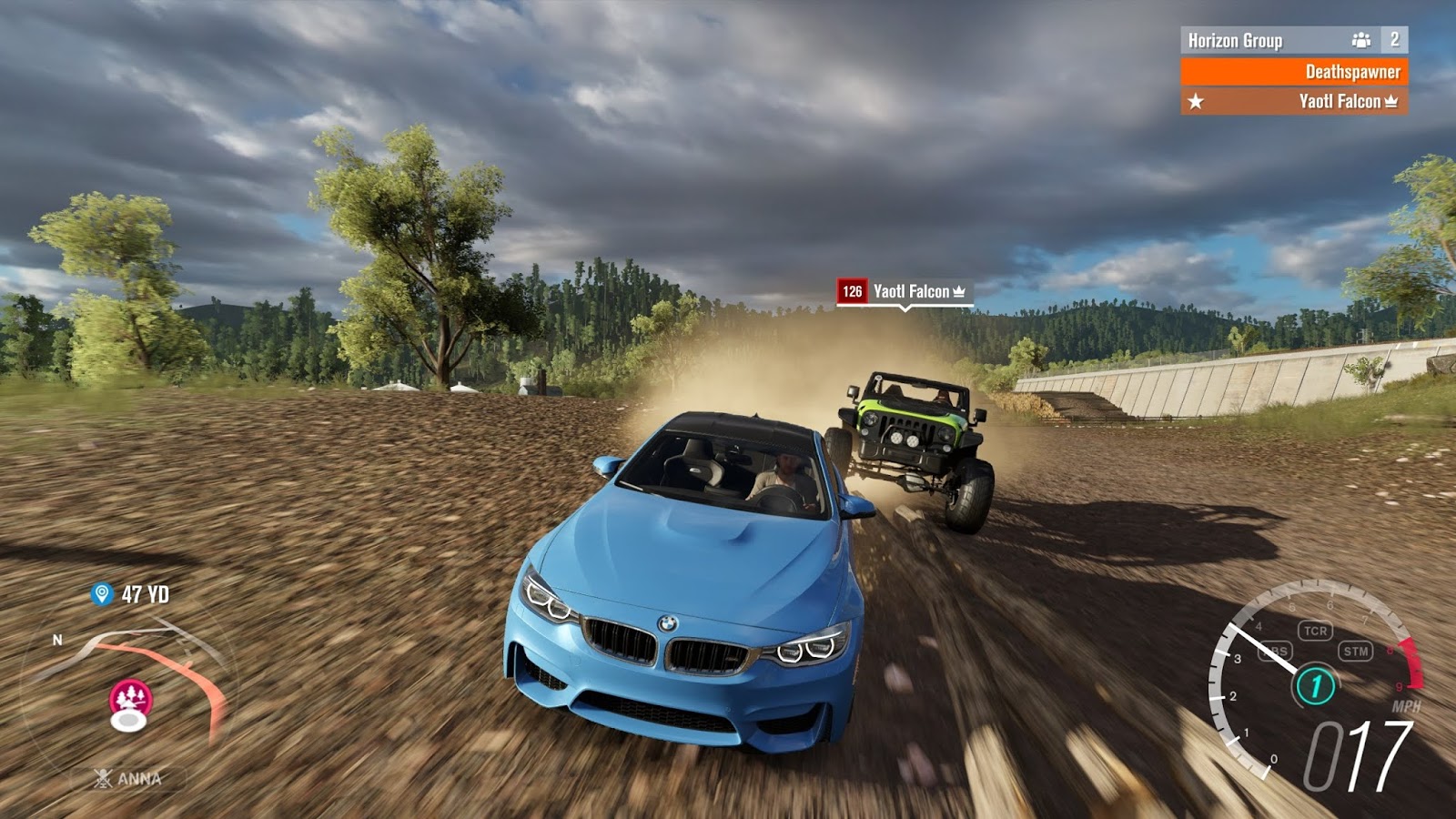Select the pink forest marker on minimap
This screenshot has width=1456, height=819.
pos(131,699)
